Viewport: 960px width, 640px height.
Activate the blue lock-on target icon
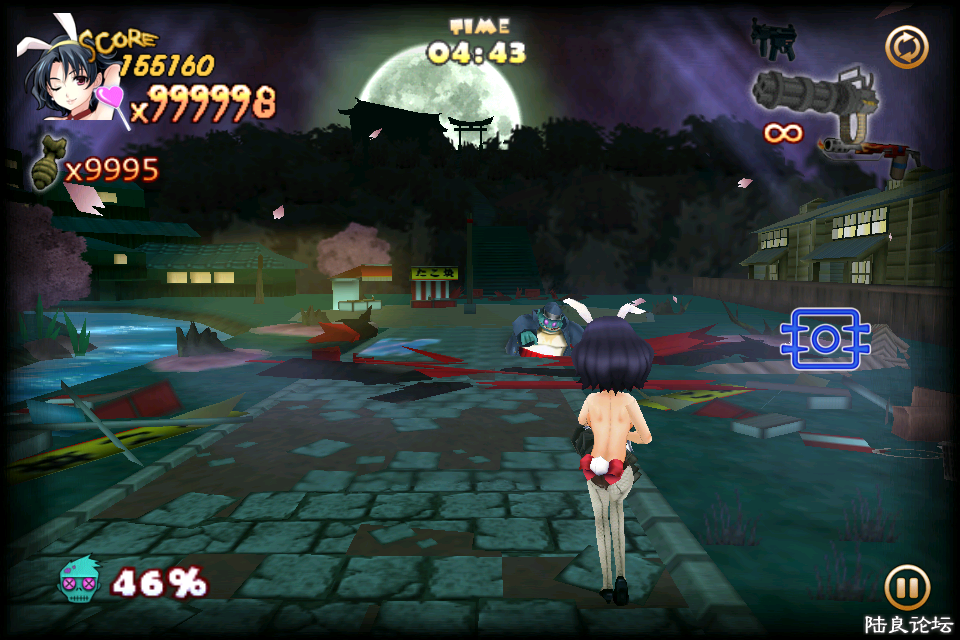[x=824, y=339]
